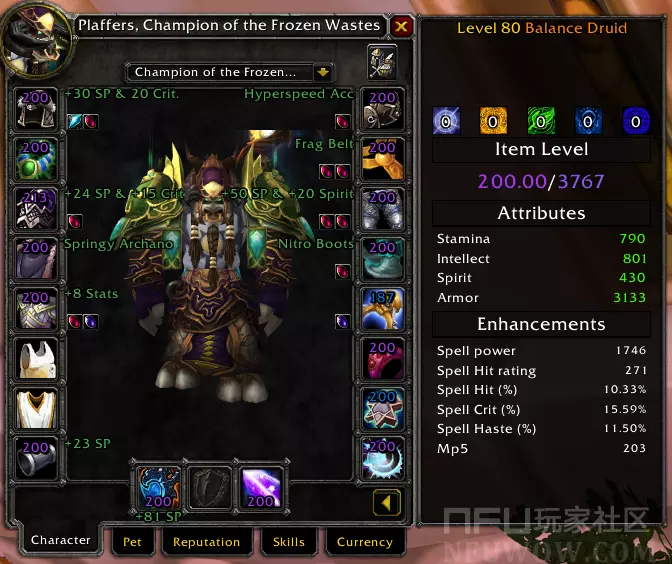Close the character window
The width and height of the screenshot is (672, 564).
pos(401,26)
